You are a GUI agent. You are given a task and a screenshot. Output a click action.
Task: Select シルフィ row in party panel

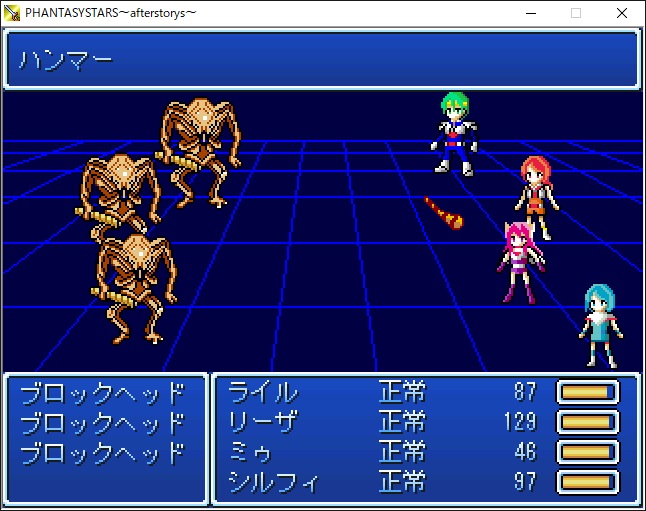tap(274, 482)
